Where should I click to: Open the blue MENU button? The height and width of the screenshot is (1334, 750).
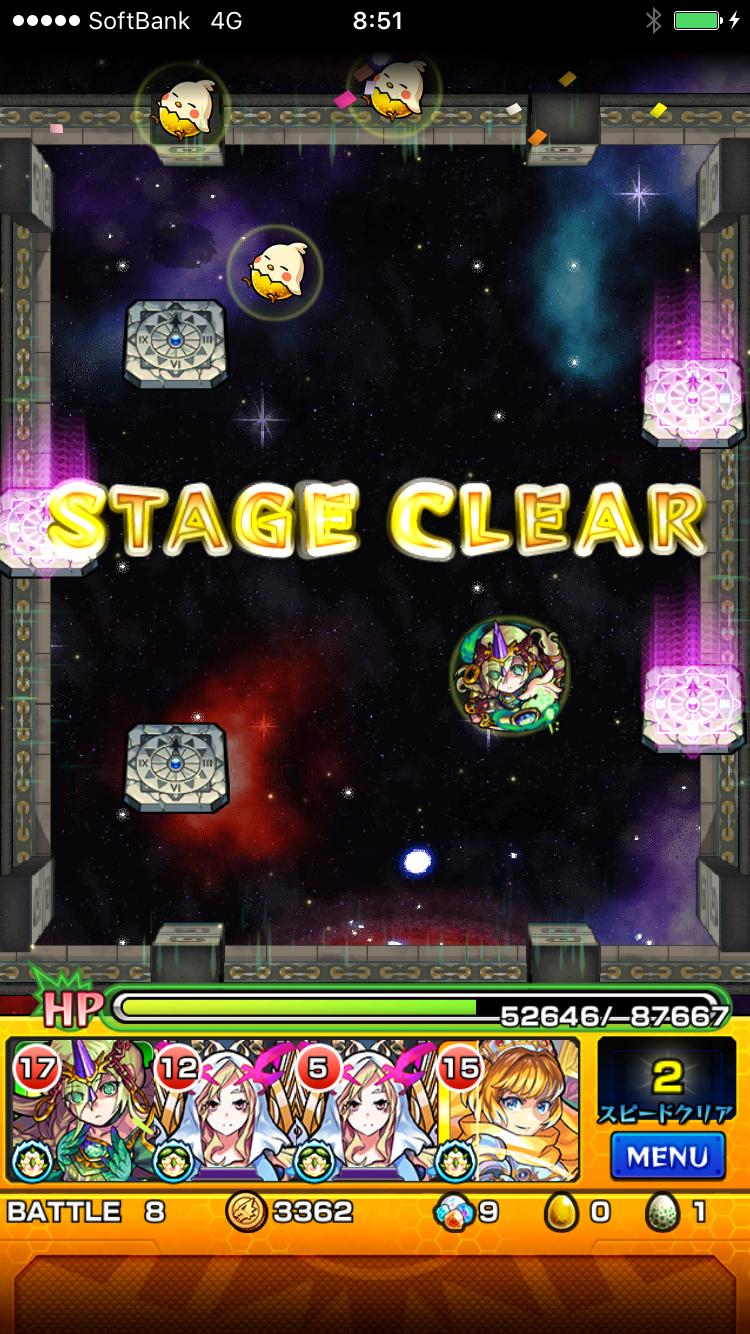click(667, 1156)
